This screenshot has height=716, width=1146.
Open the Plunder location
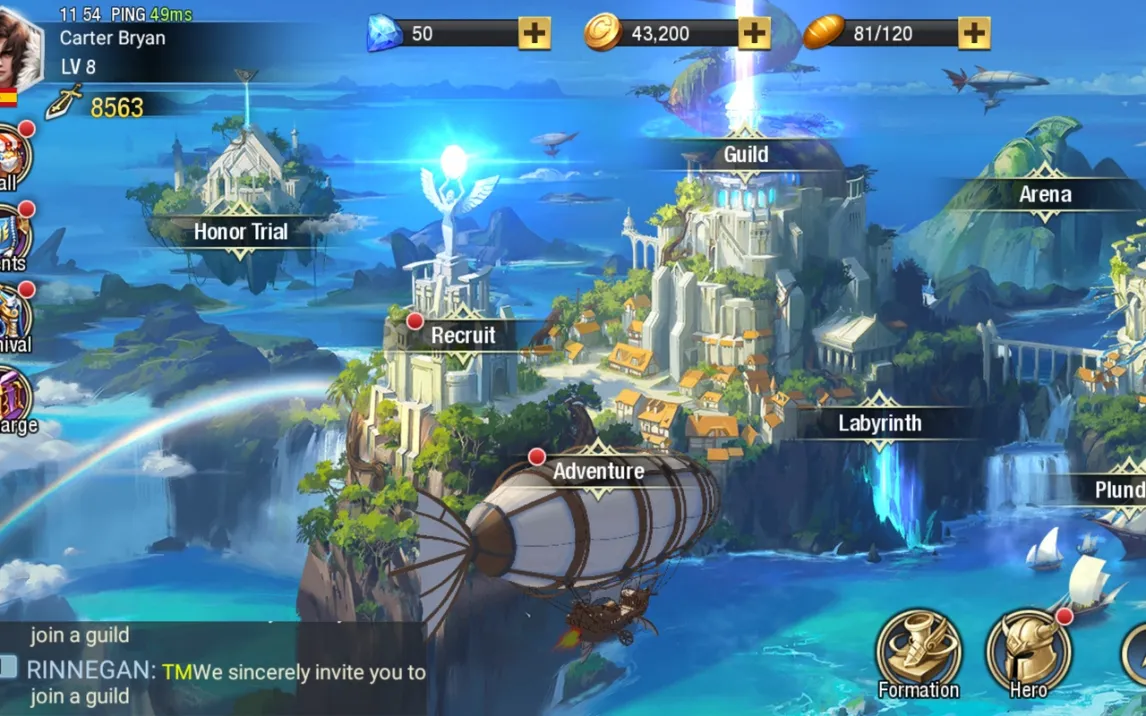[1120, 490]
